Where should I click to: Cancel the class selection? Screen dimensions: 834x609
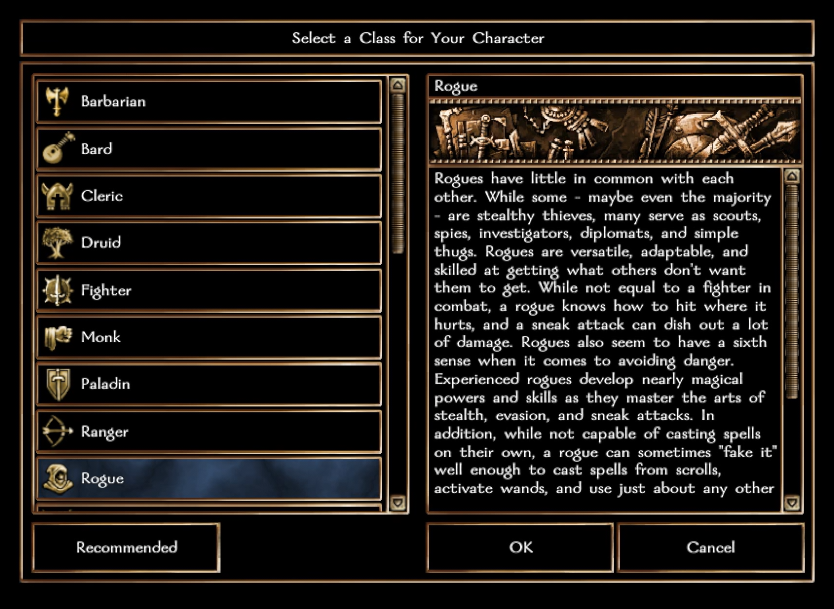[x=711, y=548]
